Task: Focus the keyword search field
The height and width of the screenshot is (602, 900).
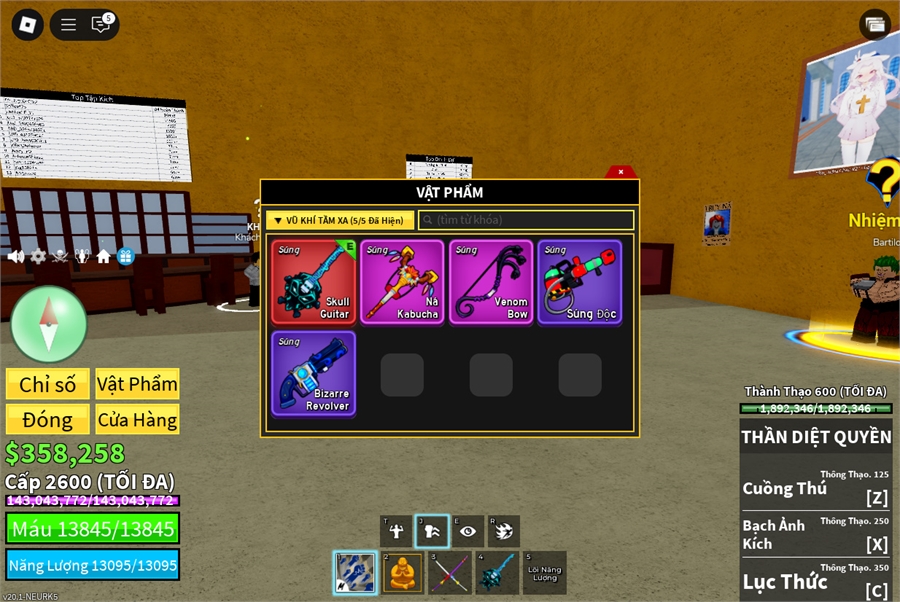Action: point(527,220)
